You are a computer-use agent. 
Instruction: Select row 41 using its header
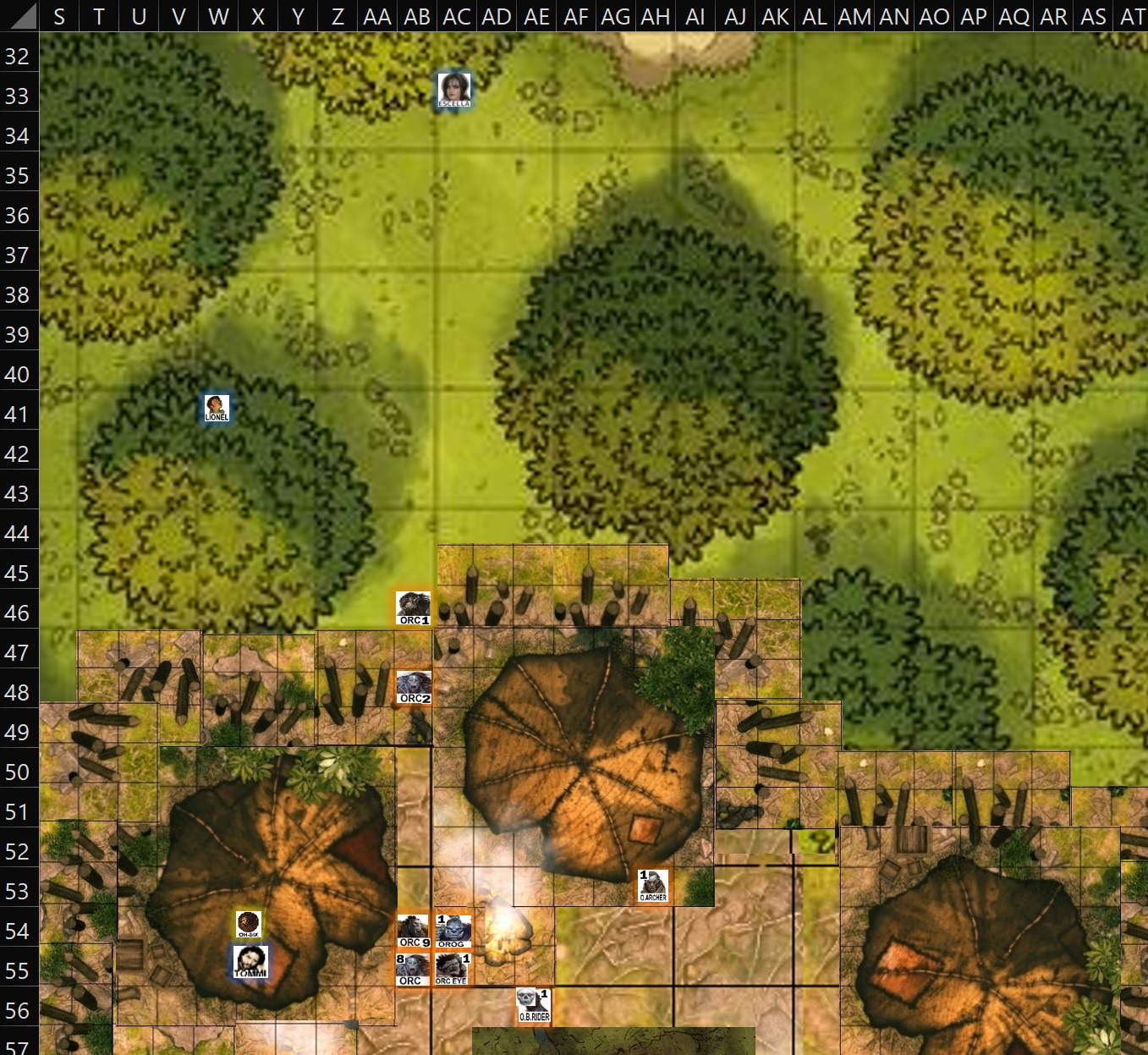pos(19,414)
